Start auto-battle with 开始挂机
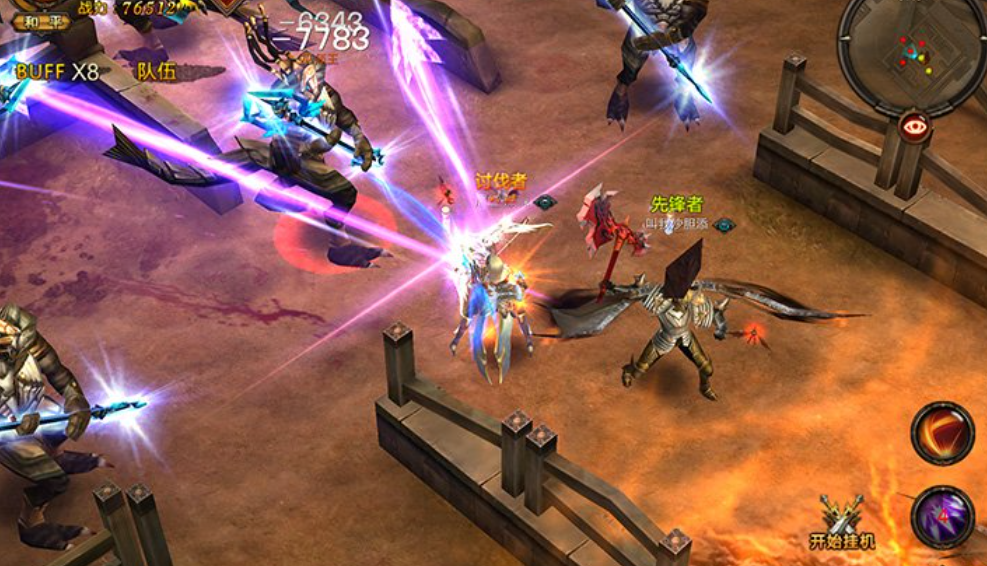Screen dimensions: 987x566 (842, 522)
